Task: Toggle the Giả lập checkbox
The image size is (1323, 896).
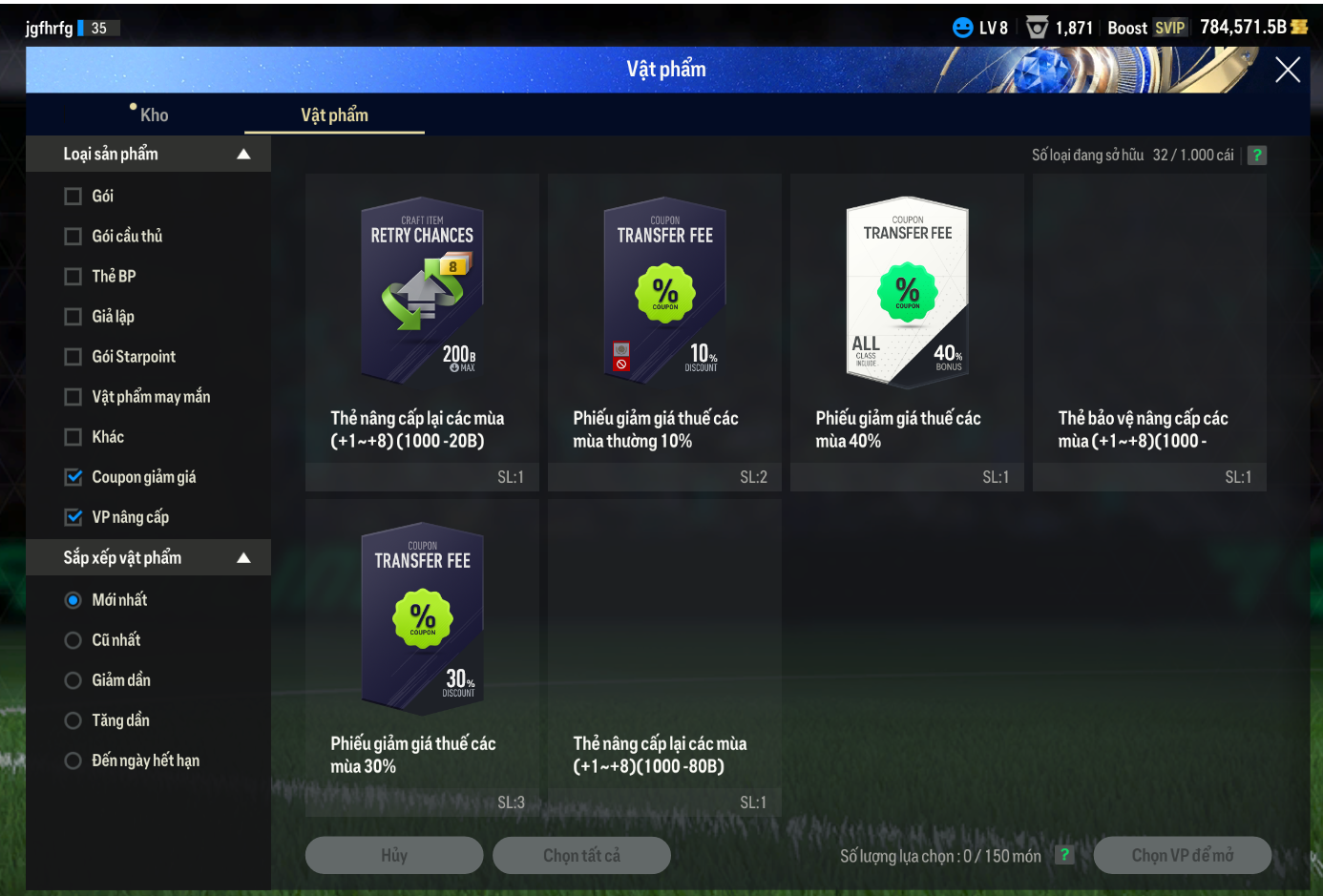Action: click(x=73, y=317)
